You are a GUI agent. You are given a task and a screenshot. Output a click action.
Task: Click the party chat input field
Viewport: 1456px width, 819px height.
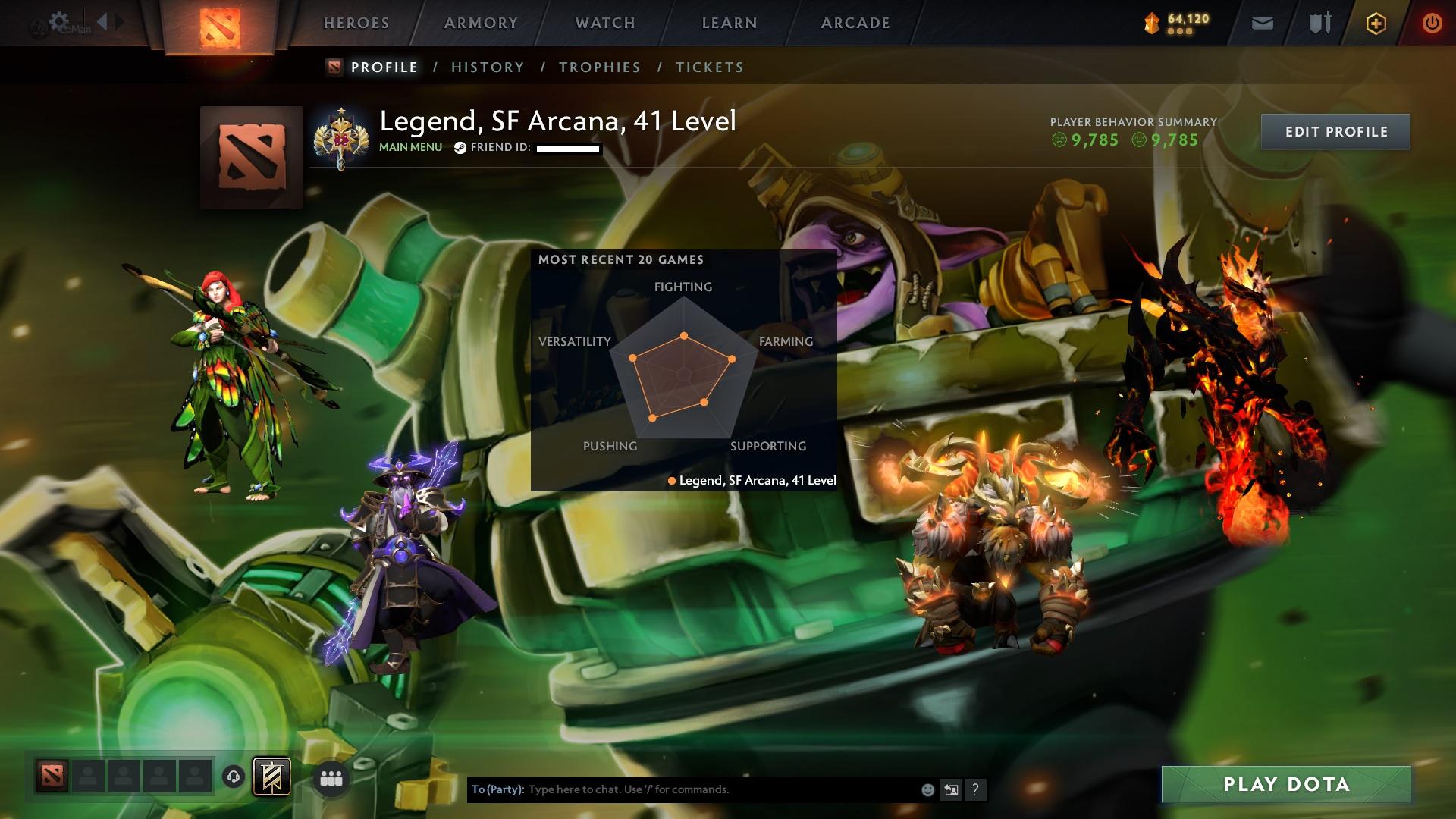click(x=682, y=789)
